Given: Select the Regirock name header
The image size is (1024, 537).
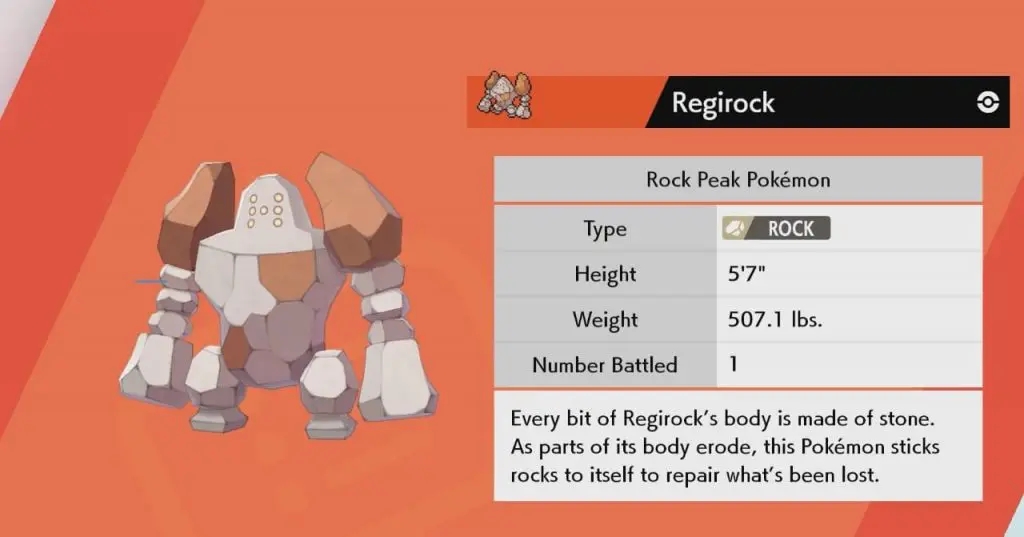Looking at the screenshot, I should (723, 103).
